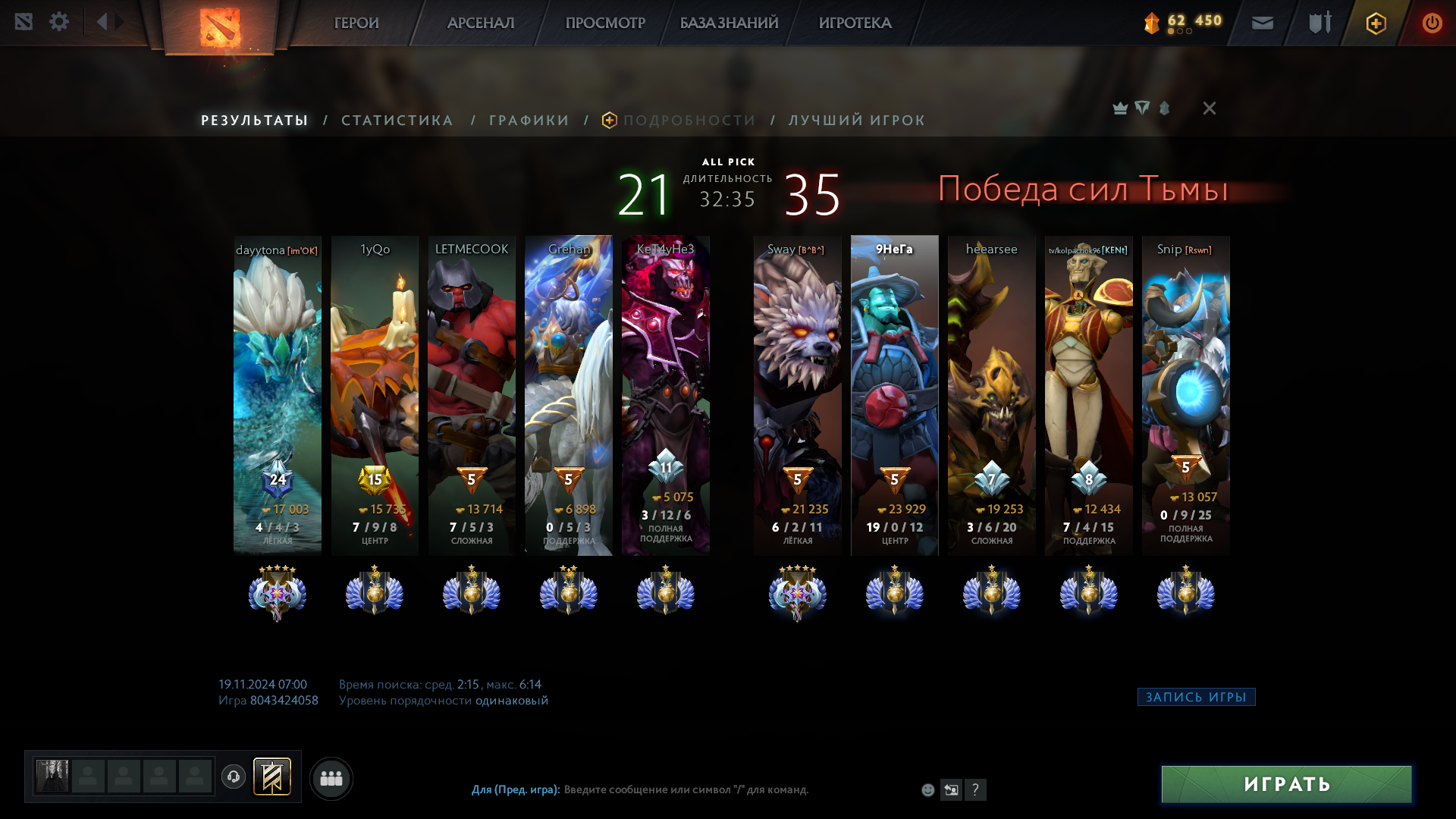Quit with the red power button
This screenshot has height=819, width=1456.
[x=1432, y=23]
